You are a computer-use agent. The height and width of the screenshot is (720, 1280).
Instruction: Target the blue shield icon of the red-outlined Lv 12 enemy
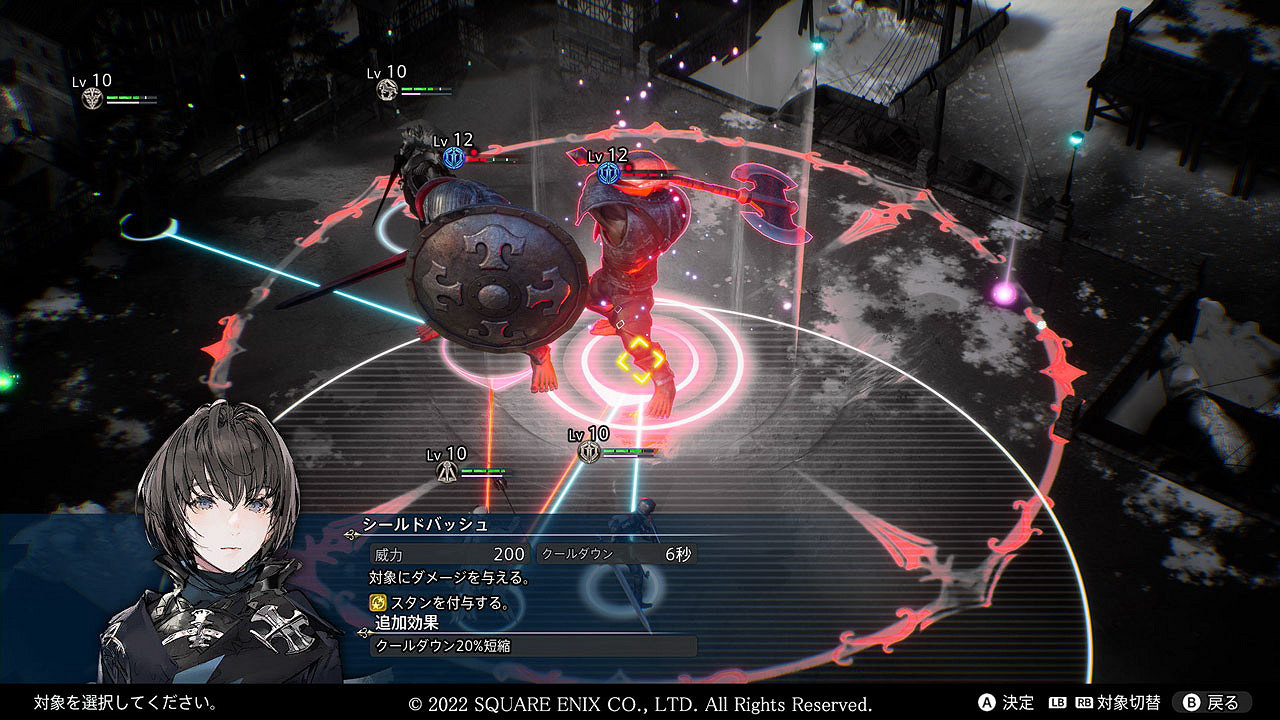pyautogui.click(x=608, y=173)
